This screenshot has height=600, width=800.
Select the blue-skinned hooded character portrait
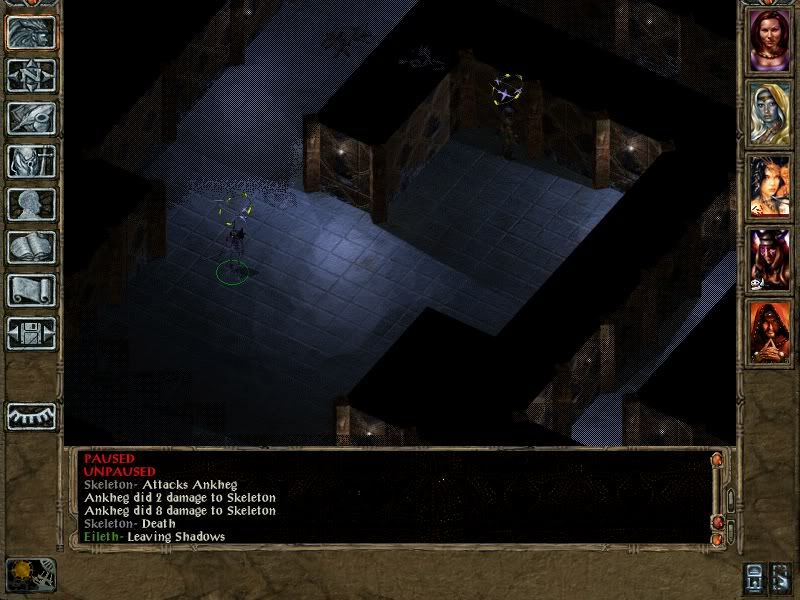click(770, 112)
